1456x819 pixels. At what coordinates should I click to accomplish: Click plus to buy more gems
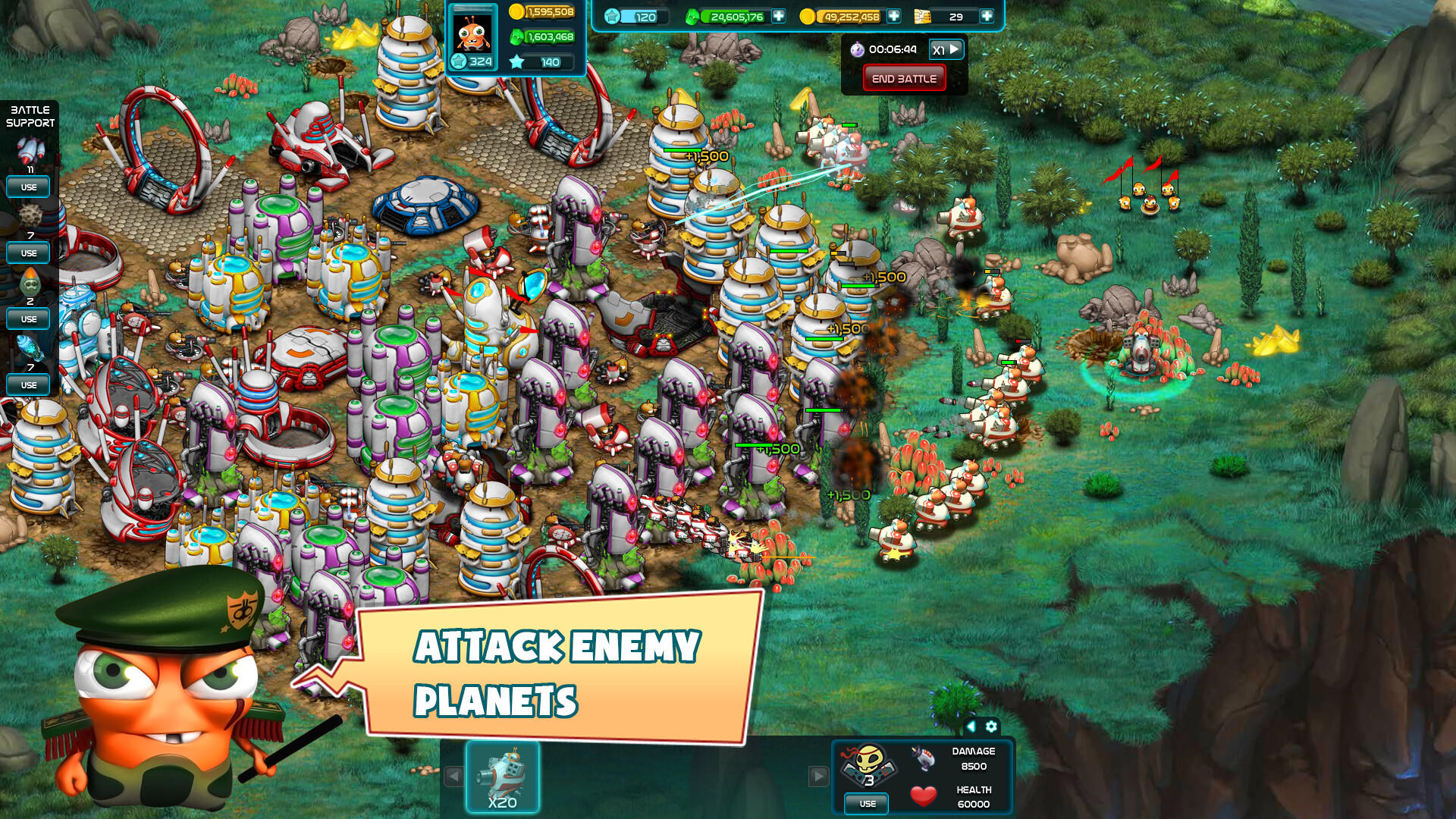click(x=777, y=16)
